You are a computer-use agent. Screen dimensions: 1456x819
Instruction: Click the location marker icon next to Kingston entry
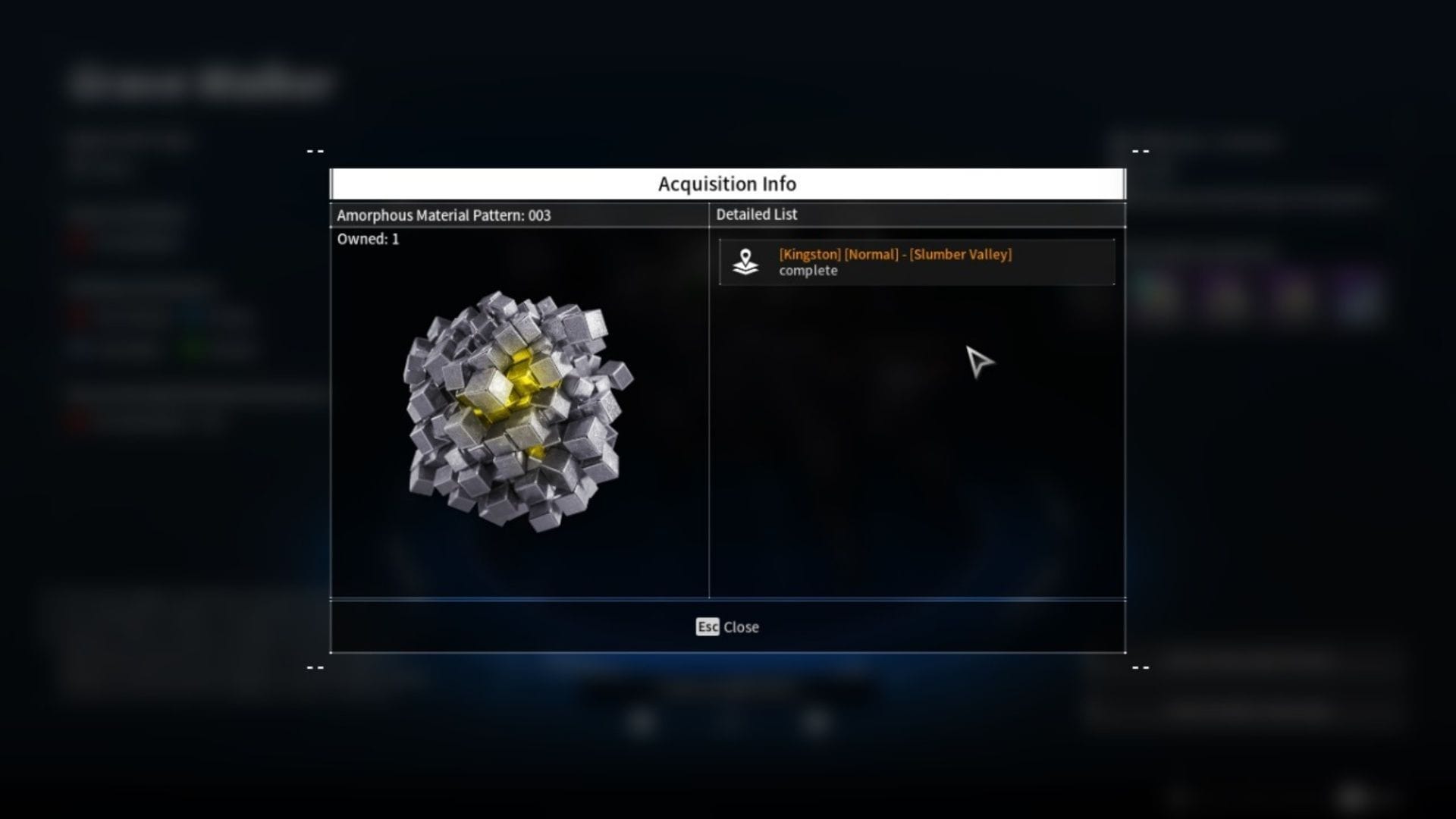tap(746, 262)
